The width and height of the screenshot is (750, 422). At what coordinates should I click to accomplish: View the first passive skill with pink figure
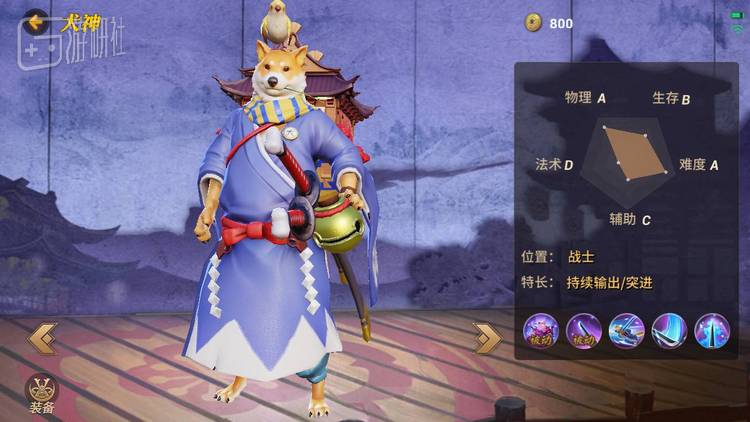click(540, 331)
